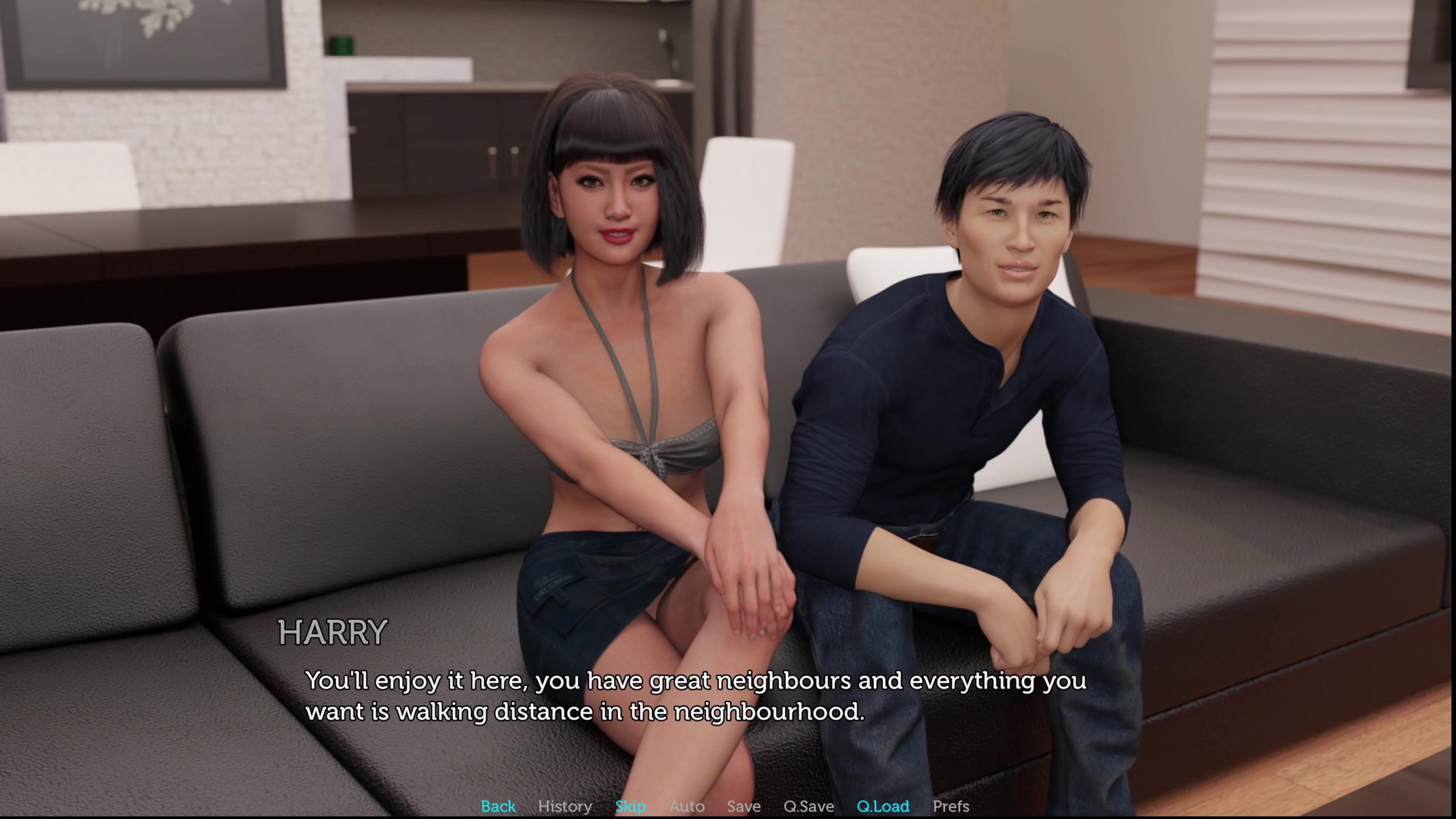
Task: Click the History entry in the quick menu bar
Action: (565, 806)
